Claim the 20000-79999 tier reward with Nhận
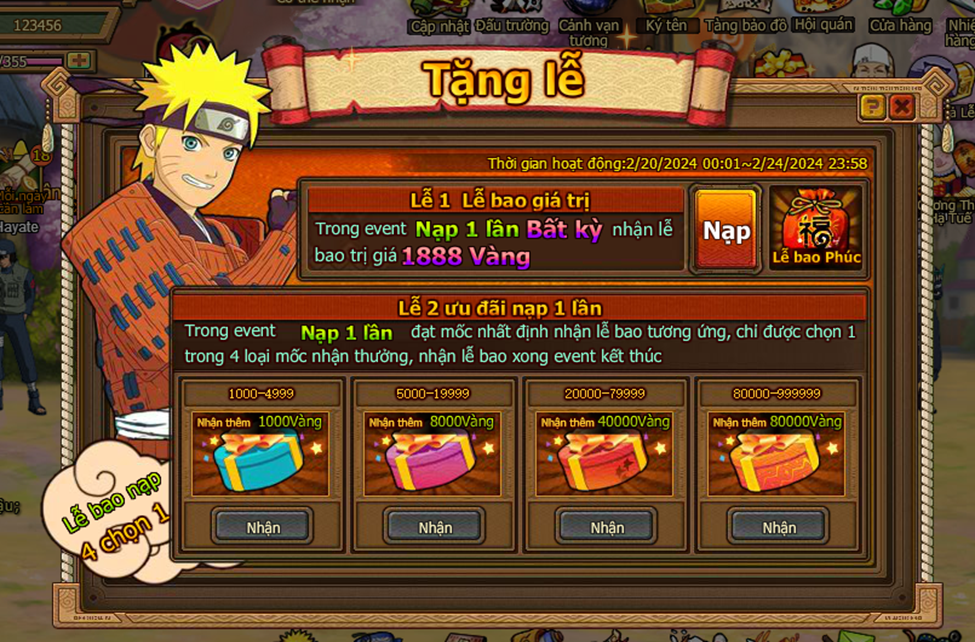 (607, 526)
